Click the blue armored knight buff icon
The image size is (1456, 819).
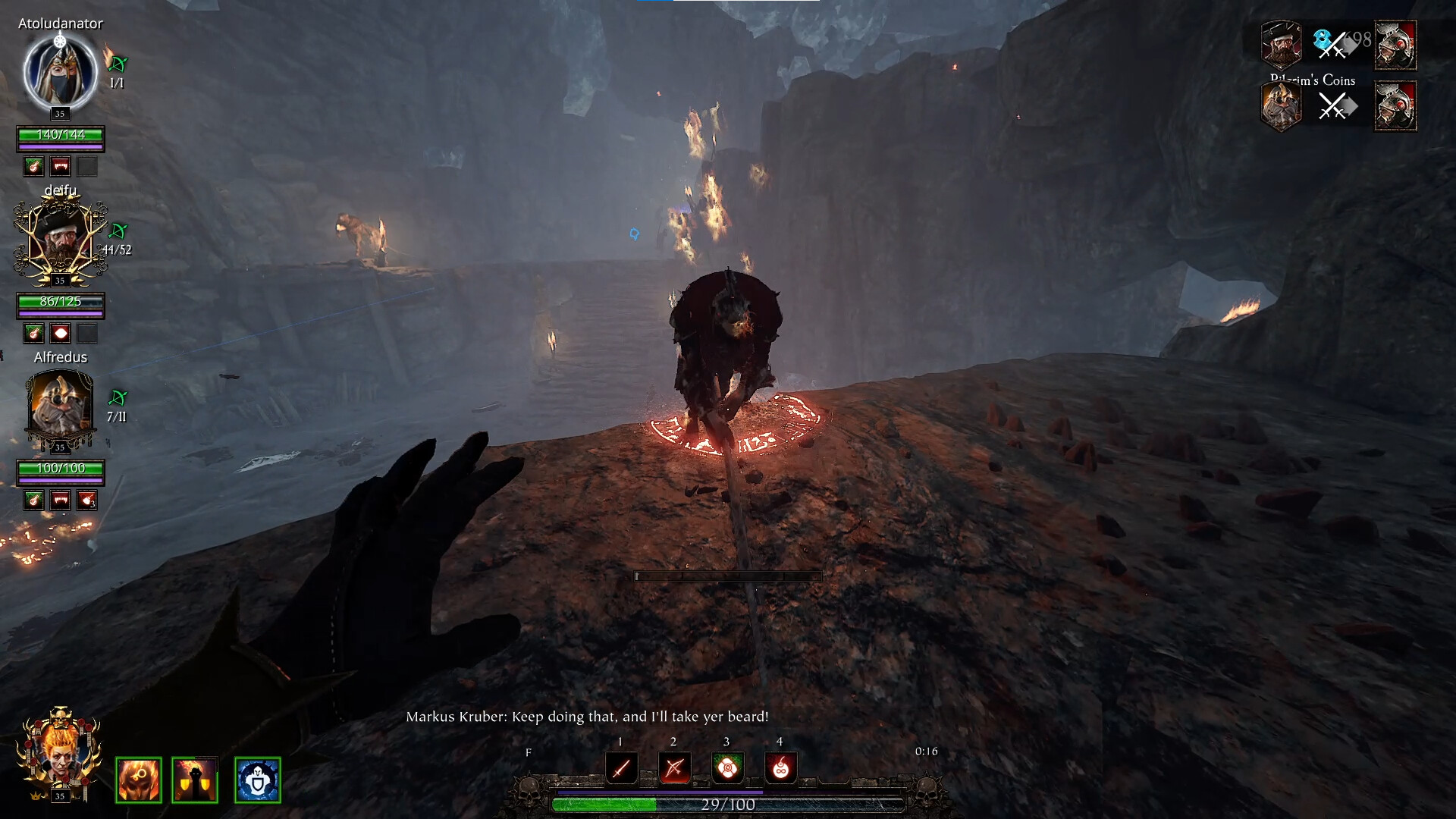point(258,780)
